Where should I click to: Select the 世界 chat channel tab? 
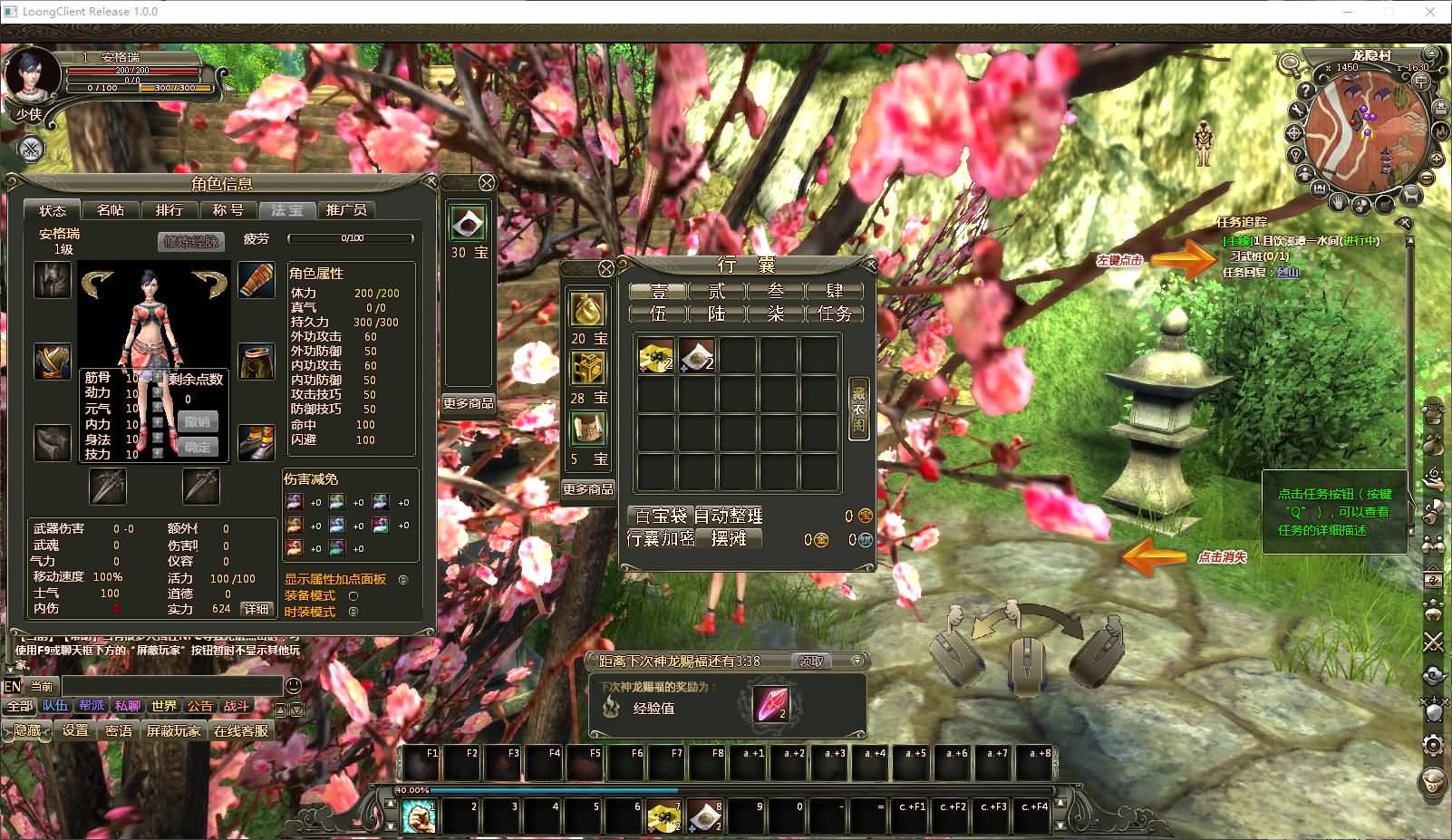click(x=164, y=706)
